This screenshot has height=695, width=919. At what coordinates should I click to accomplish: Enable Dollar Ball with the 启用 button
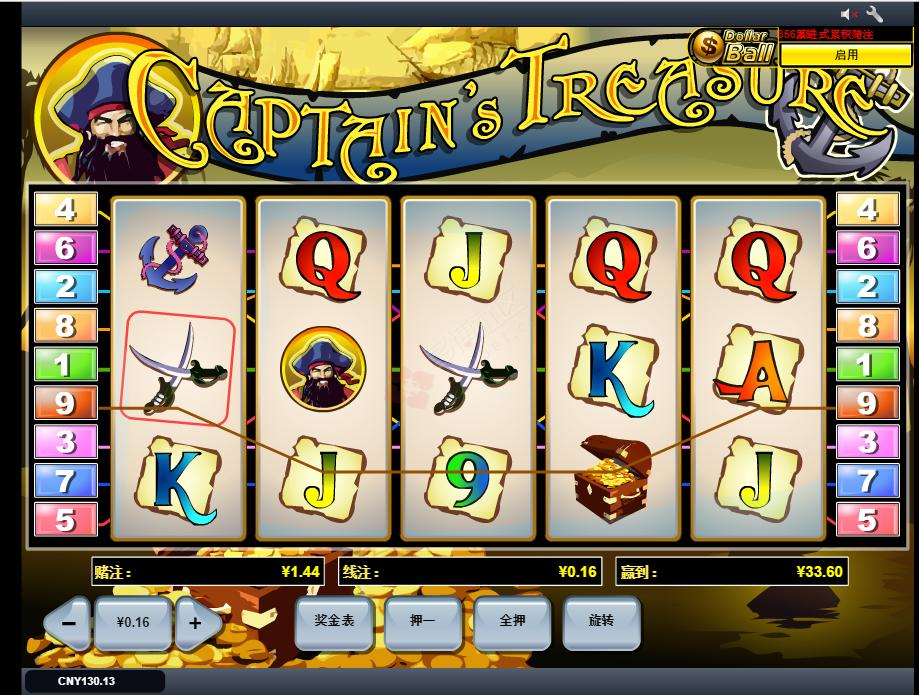(x=846, y=55)
